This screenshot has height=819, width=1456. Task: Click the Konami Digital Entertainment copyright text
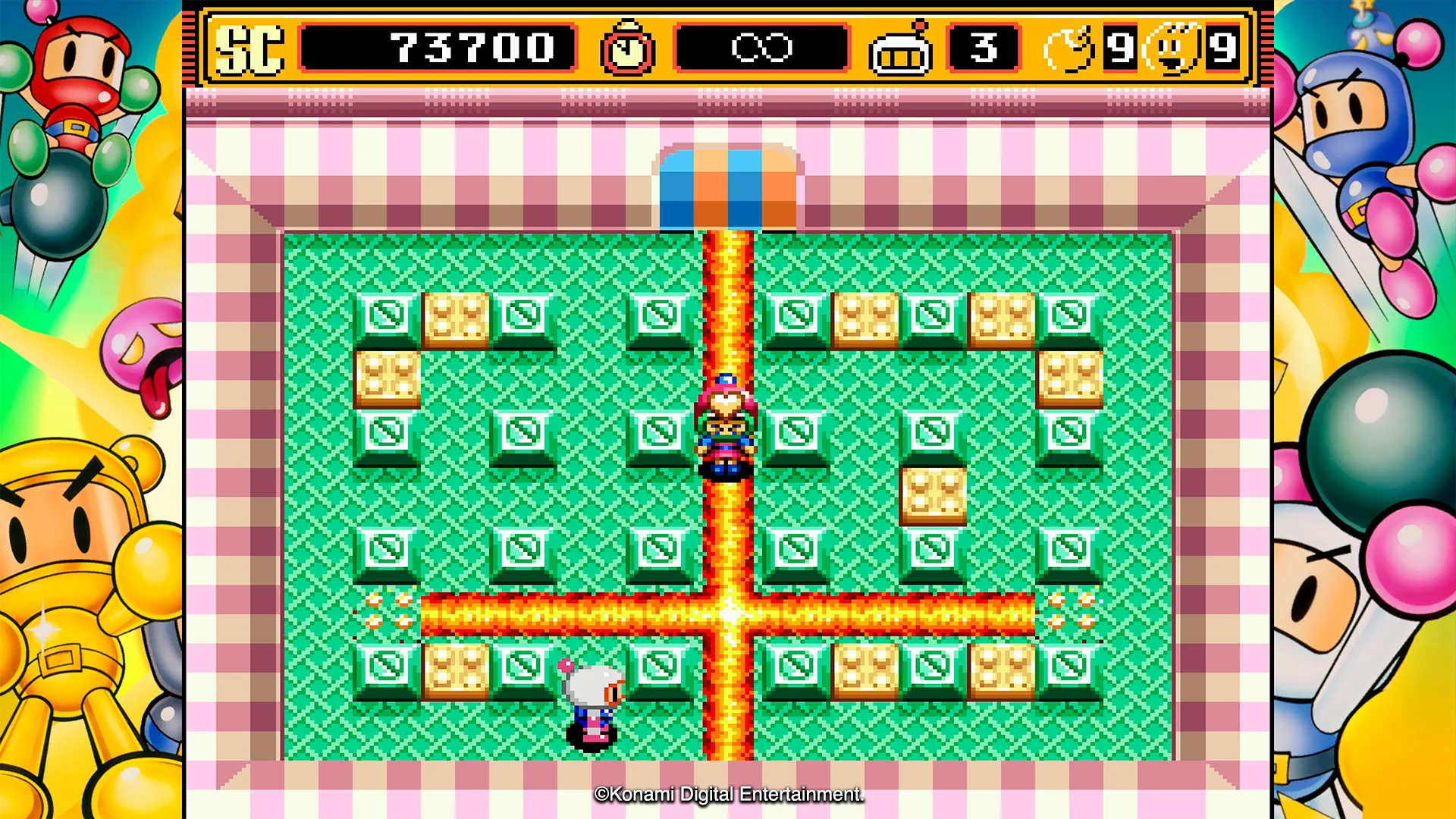[730, 796]
